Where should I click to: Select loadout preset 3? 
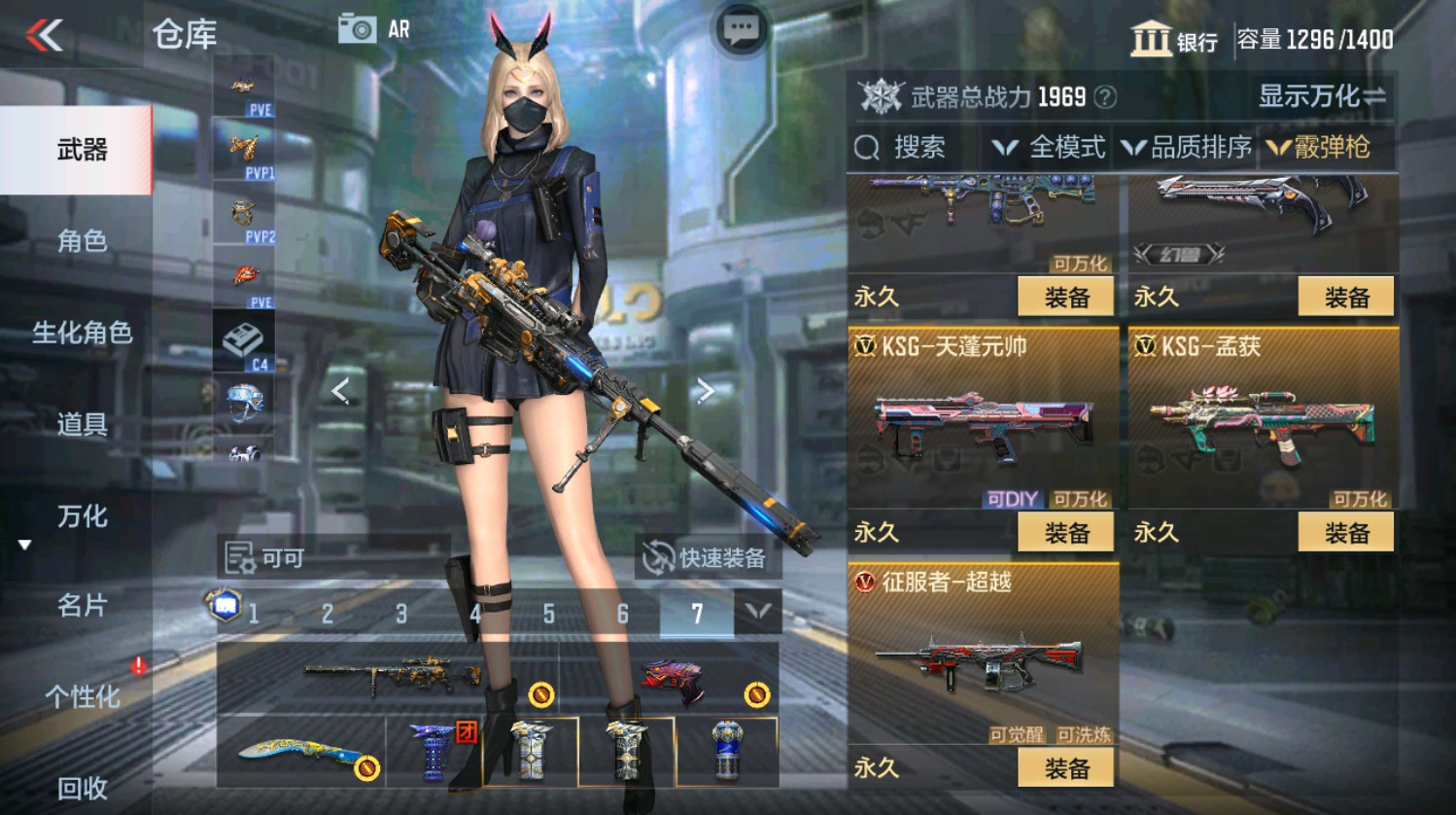point(400,615)
